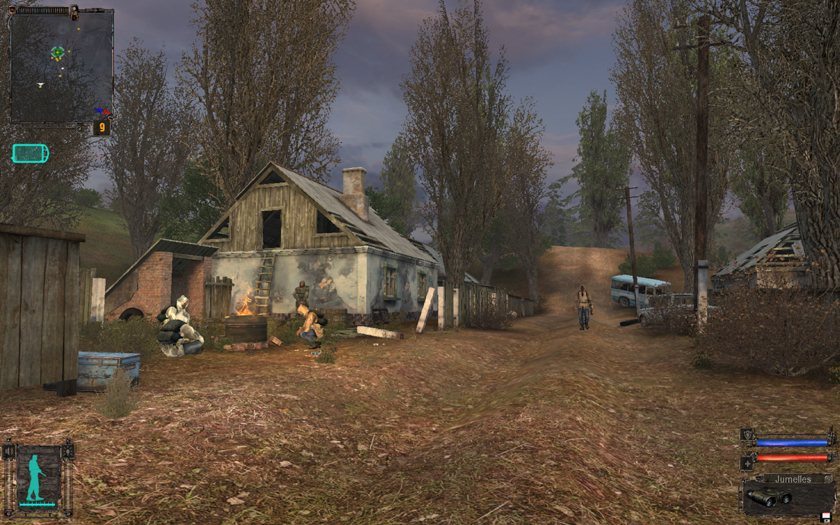Screen dimensions: 840x525
Task: Click the minimap radar panel
Action: click(60, 65)
